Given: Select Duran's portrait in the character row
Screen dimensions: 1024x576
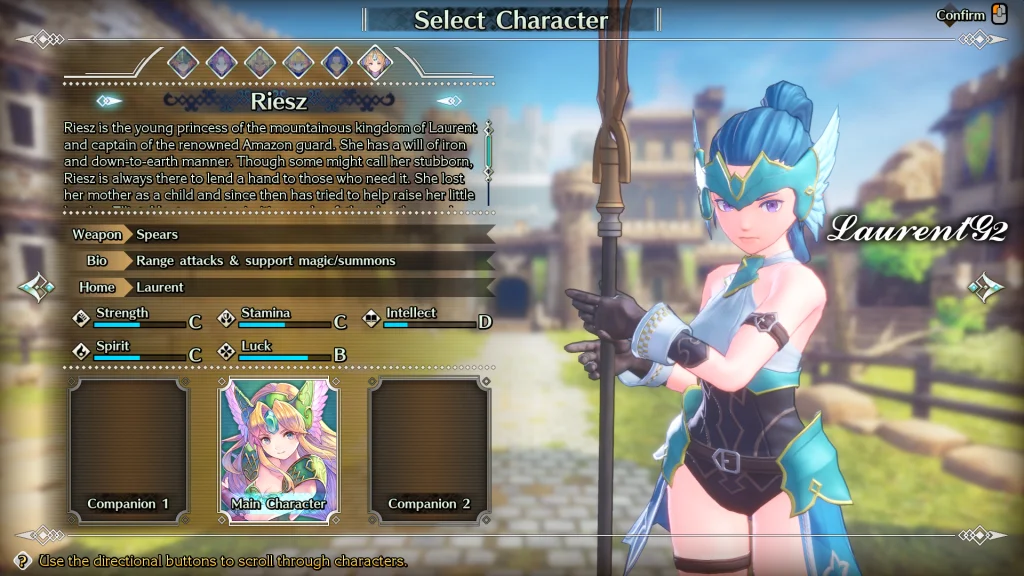Looking at the screenshot, I should [x=183, y=63].
